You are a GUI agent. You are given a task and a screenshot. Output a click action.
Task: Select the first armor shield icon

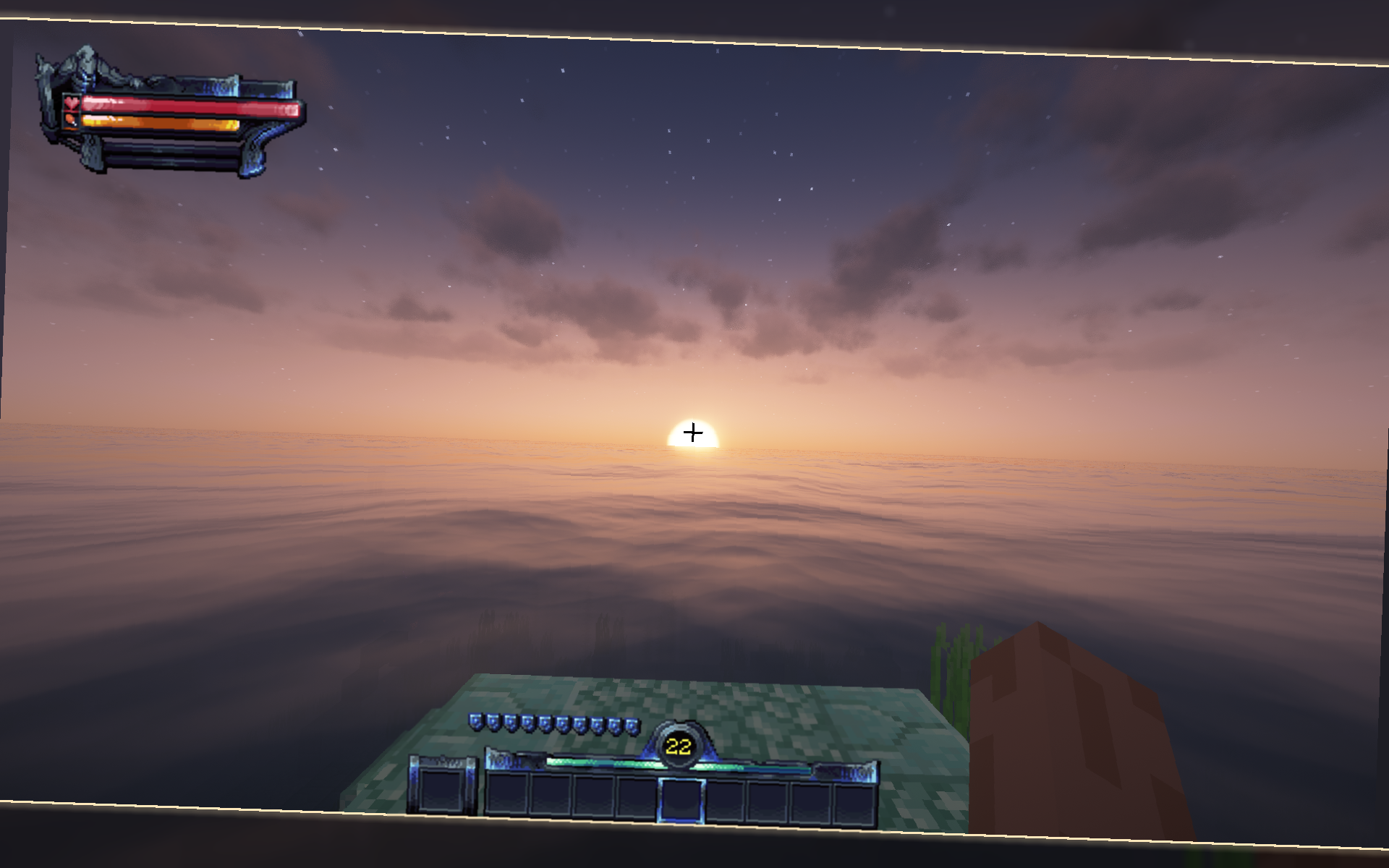pyautogui.click(x=475, y=722)
